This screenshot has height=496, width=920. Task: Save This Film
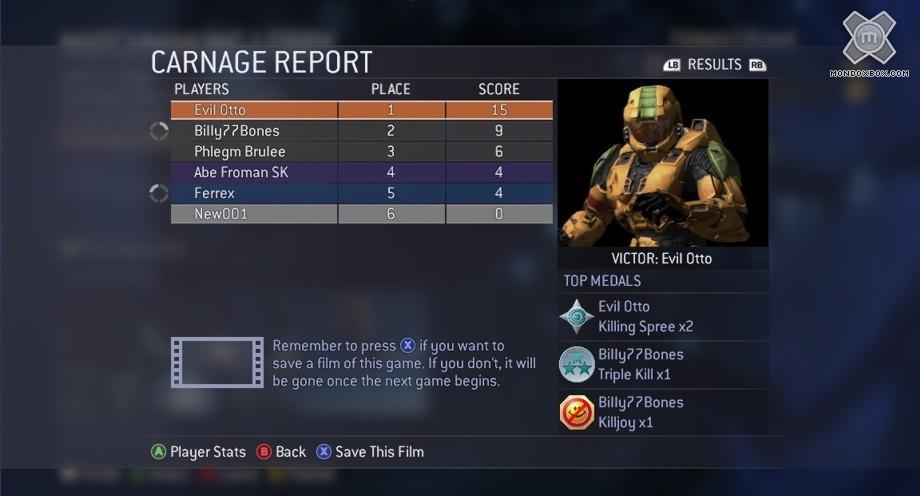pyautogui.click(x=370, y=452)
